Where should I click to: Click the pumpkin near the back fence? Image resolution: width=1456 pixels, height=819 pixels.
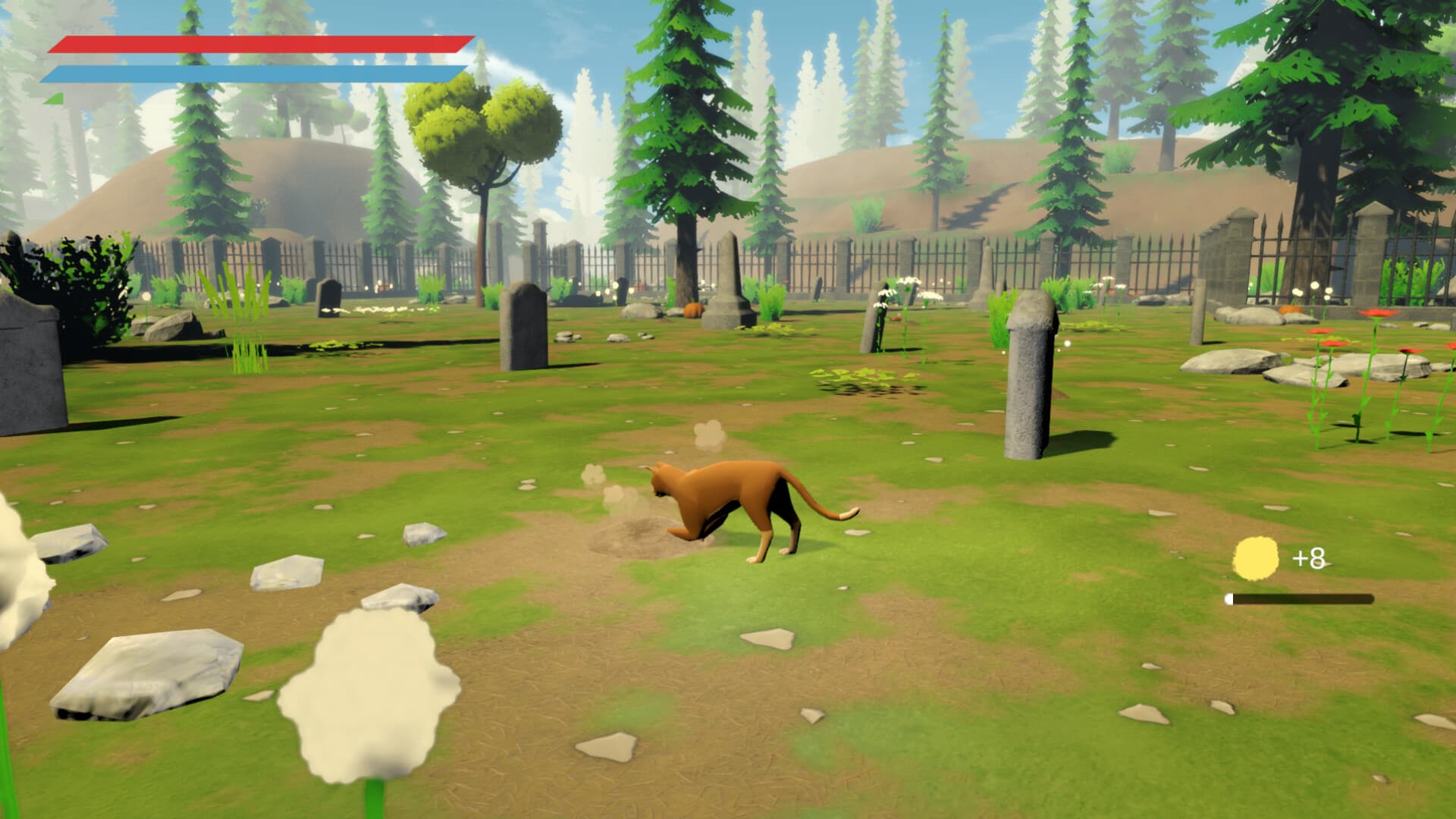tap(694, 309)
